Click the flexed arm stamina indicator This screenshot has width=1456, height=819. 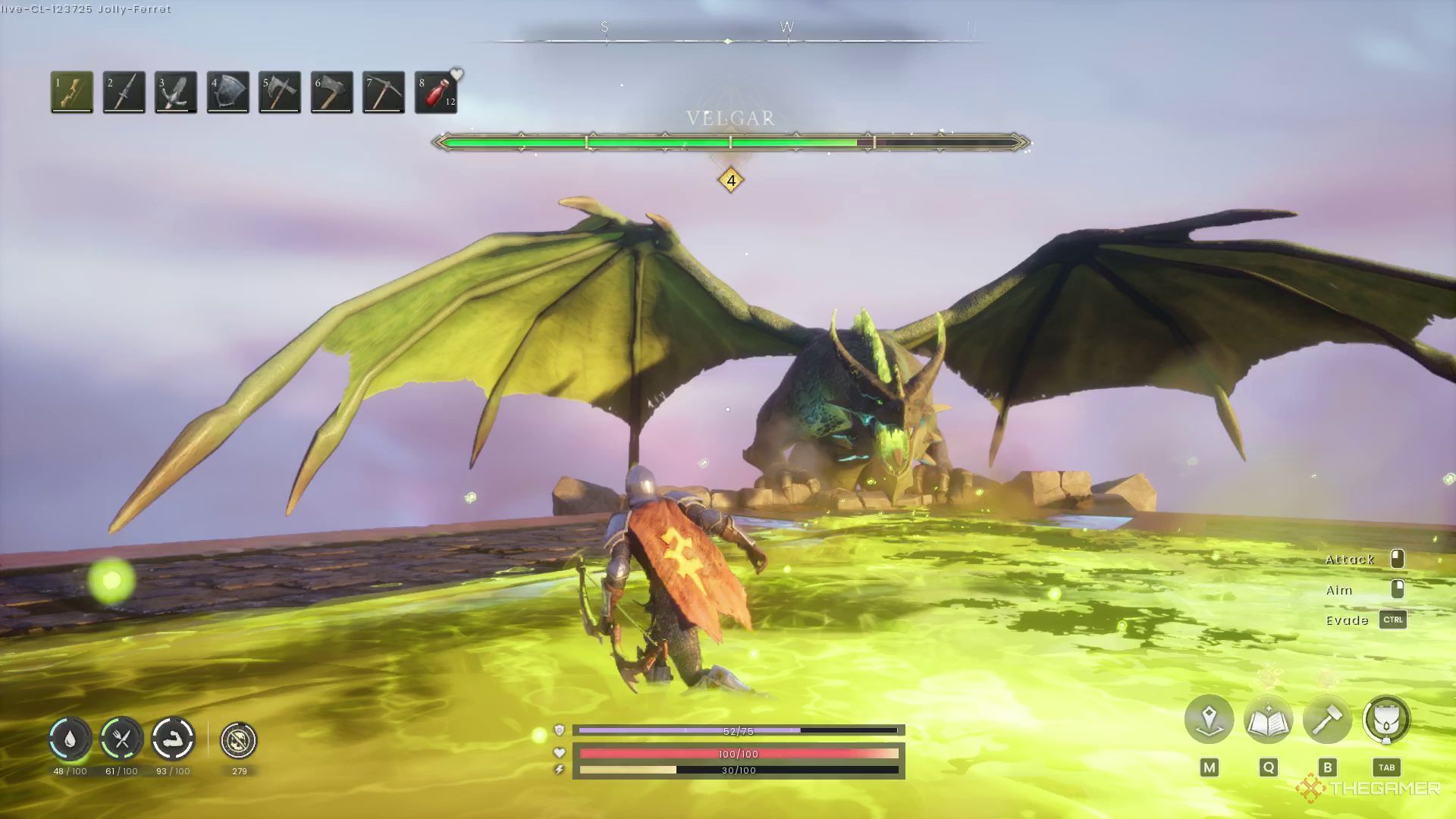(x=173, y=739)
